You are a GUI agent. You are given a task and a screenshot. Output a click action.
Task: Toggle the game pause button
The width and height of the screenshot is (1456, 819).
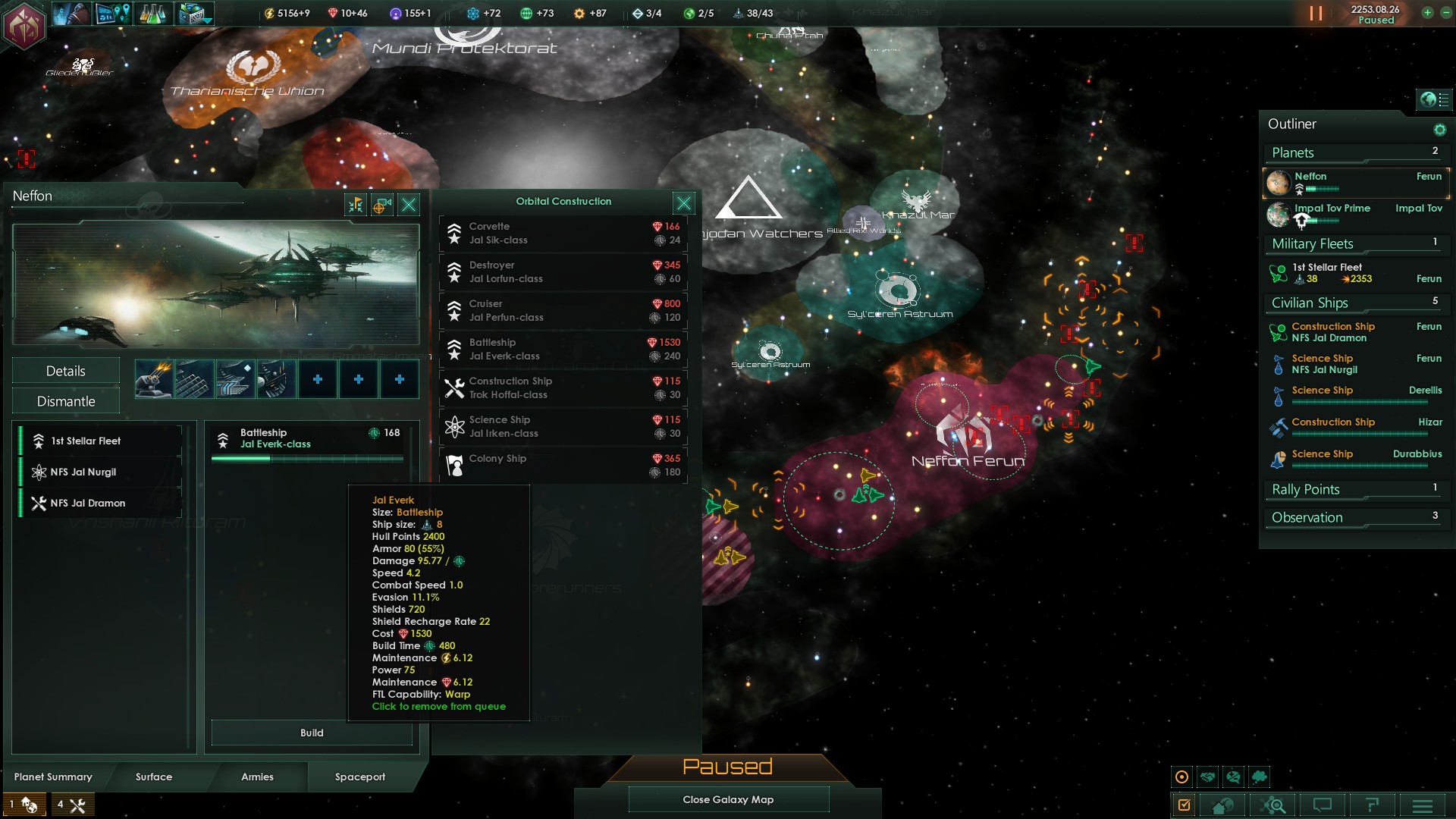[x=1316, y=14]
